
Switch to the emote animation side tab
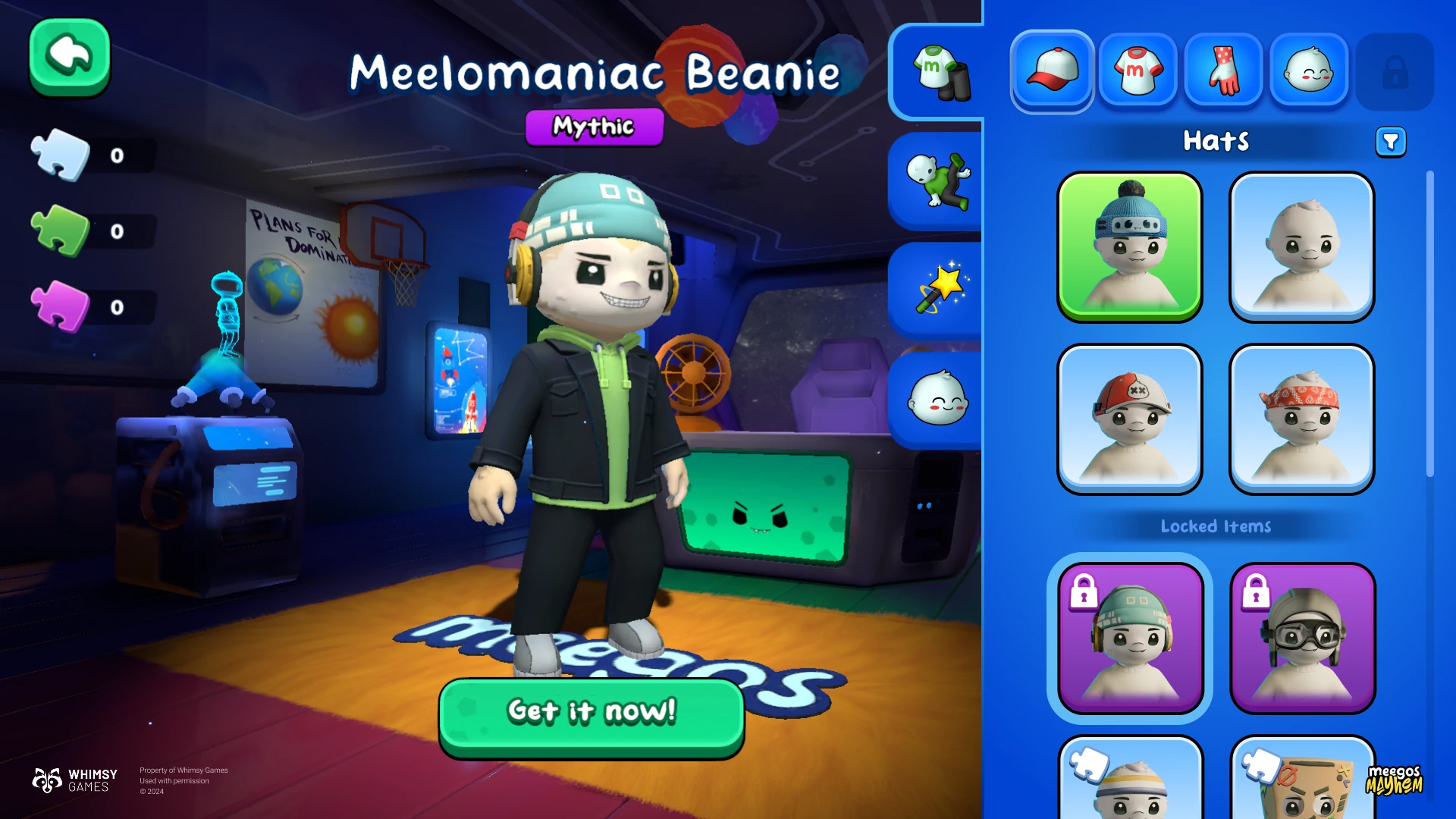click(x=938, y=180)
